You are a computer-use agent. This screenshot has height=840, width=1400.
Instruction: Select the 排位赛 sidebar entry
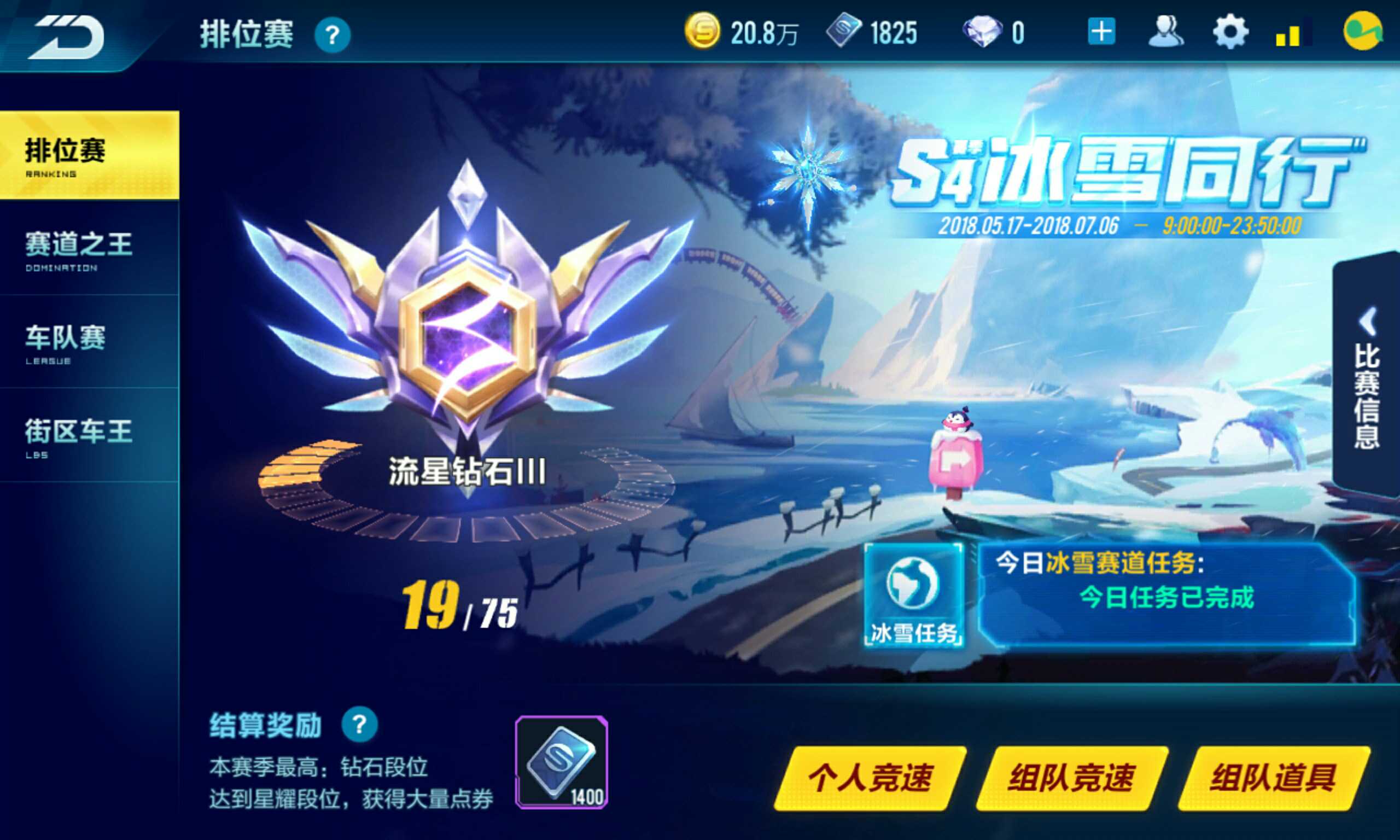click(x=65, y=151)
